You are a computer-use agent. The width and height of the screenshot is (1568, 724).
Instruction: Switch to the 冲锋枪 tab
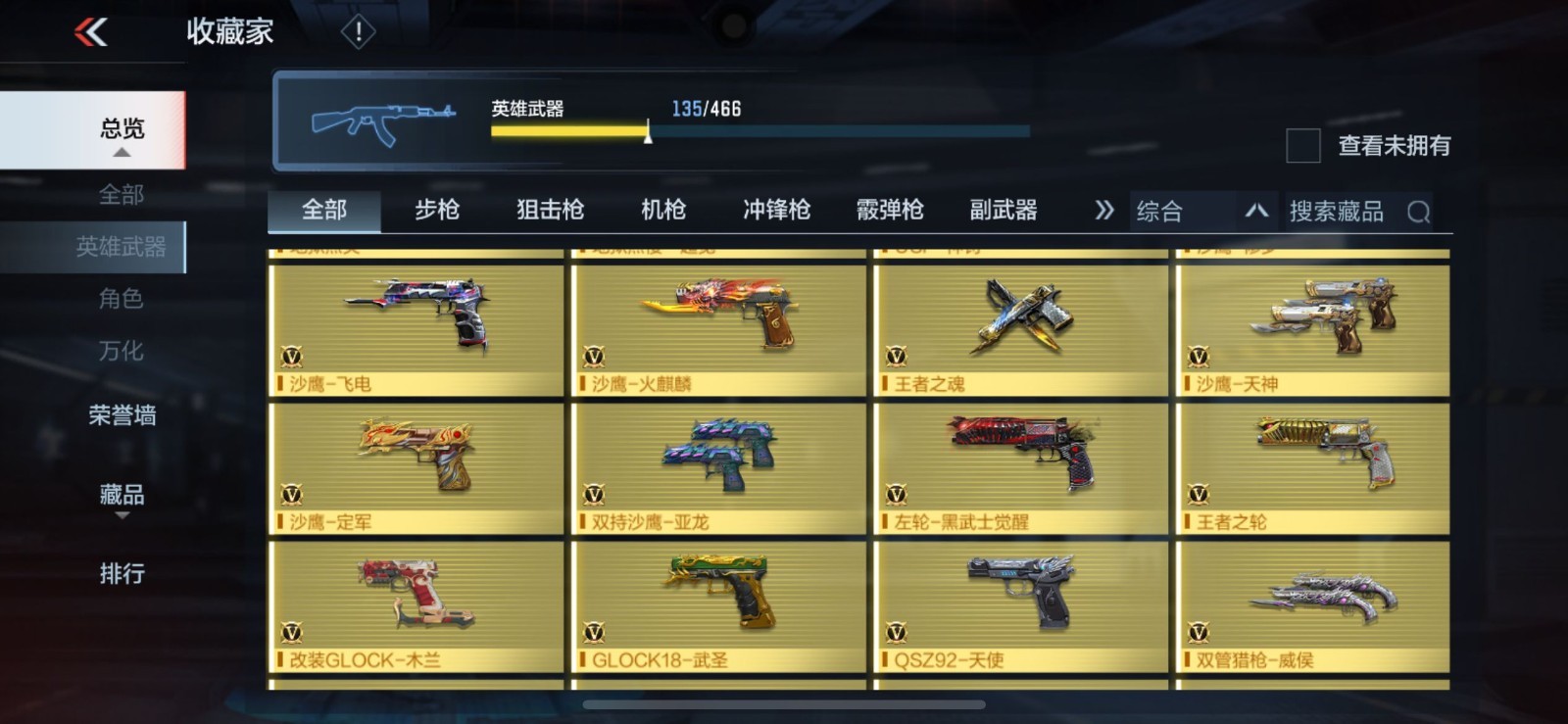point(776,210)
